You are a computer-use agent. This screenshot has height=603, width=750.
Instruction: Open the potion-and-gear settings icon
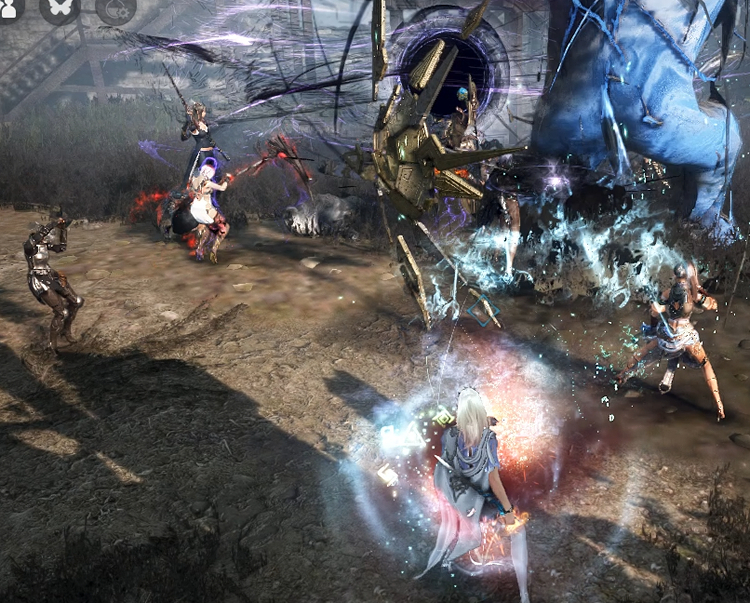coord(115,9)
